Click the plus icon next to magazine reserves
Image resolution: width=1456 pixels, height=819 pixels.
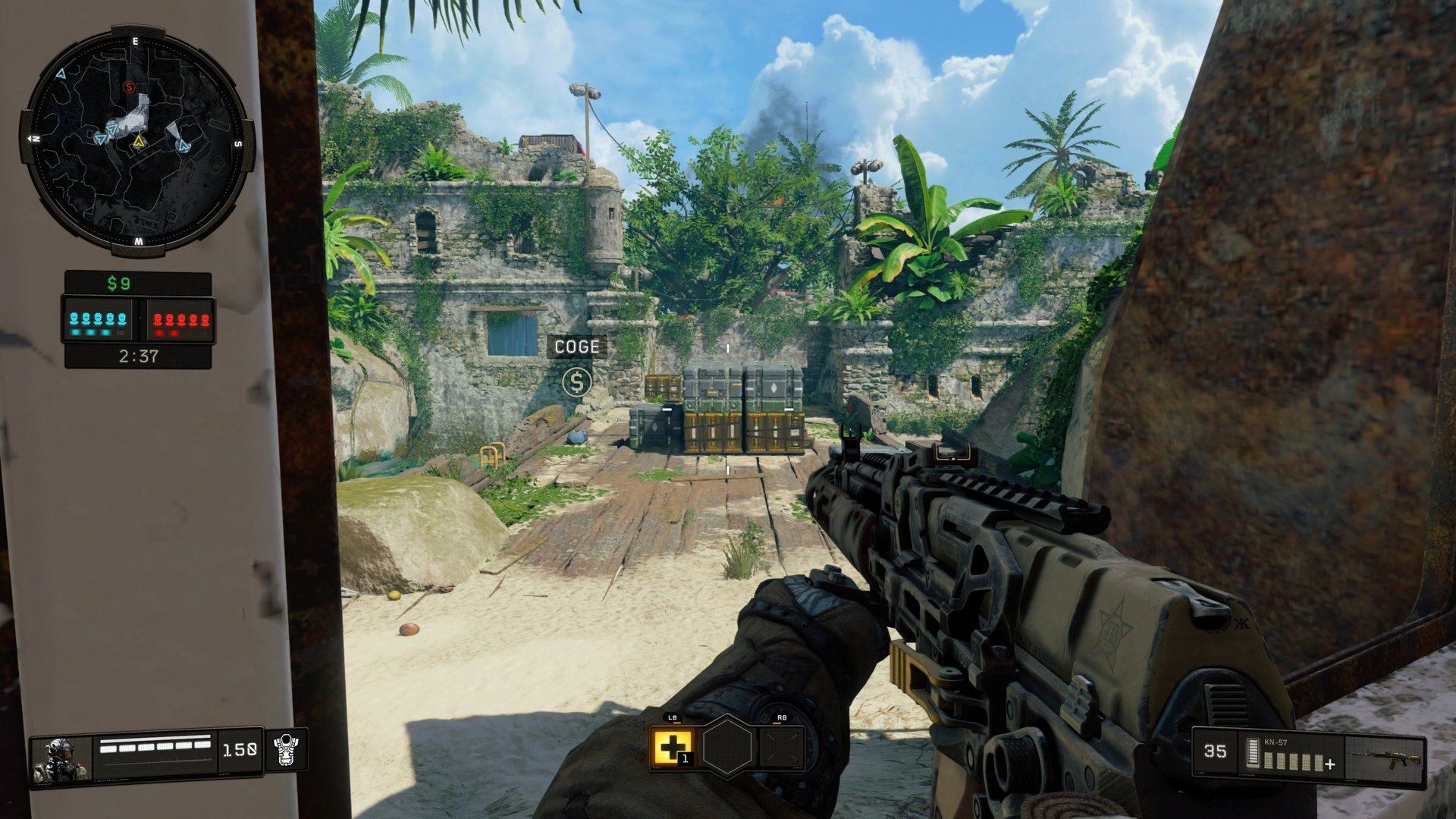(x=1330, y=764)
